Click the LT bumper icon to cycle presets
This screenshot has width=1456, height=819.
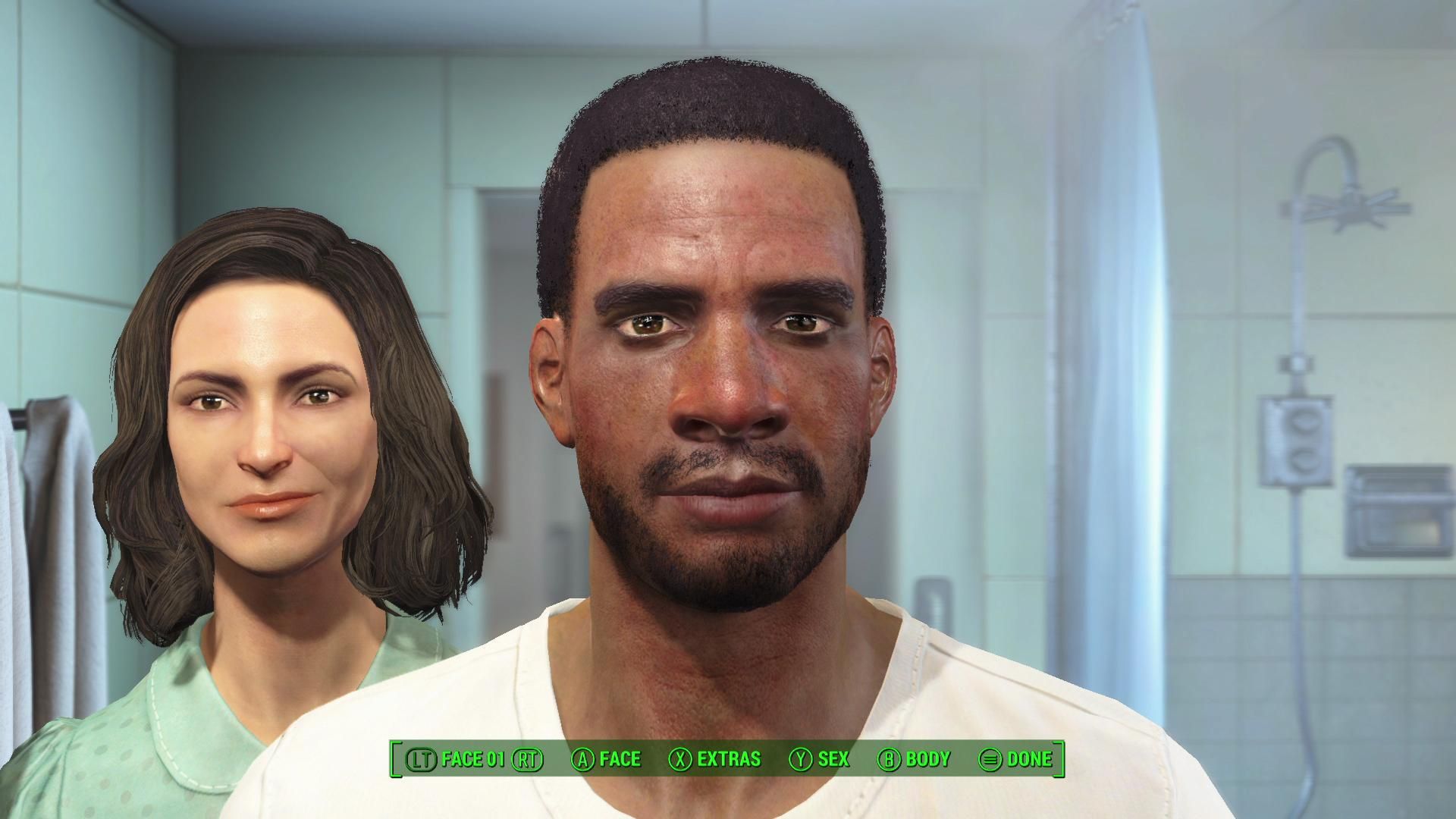(x=422, y=758)
